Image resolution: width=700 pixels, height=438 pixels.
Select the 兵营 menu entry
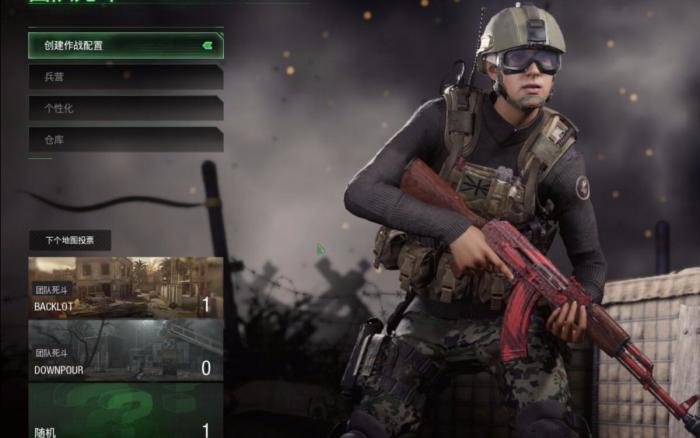pos(125,76)
